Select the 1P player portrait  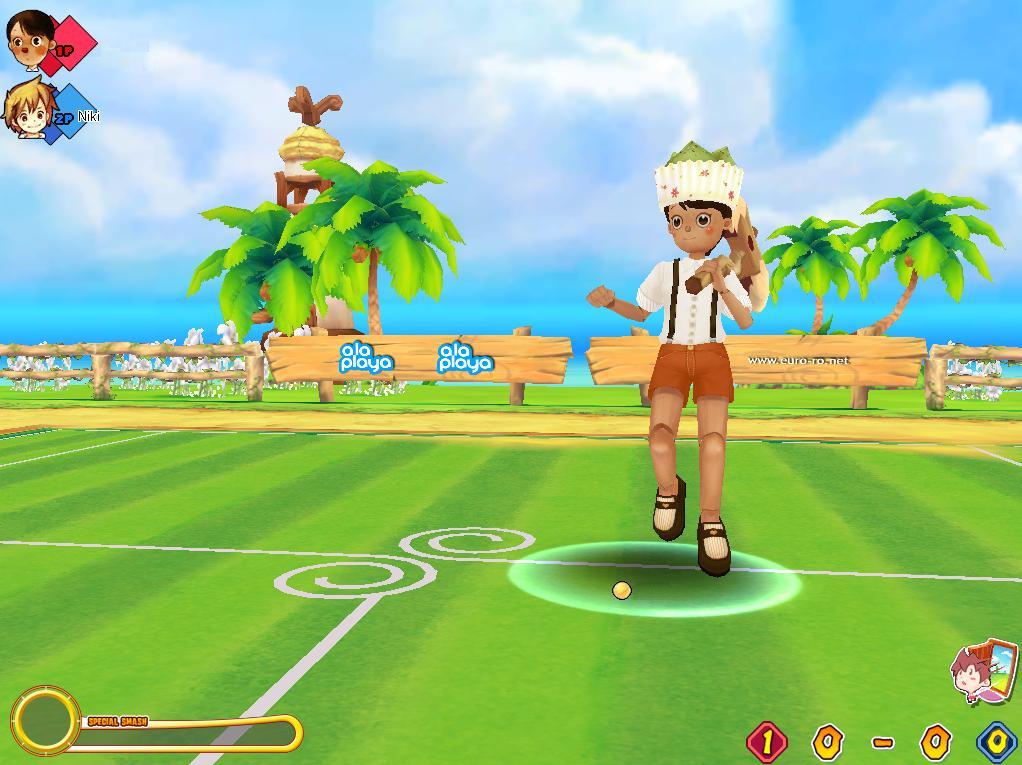(30, 38)
